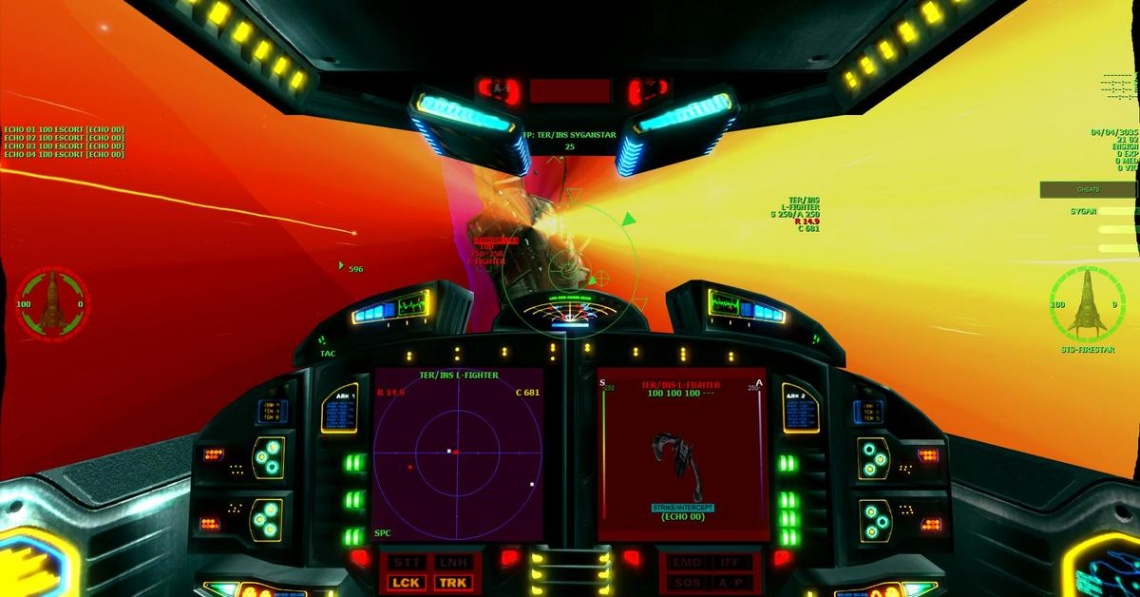Image resolution: width=1140 pixels, height=597 pixels.
Task: Click the lit TRK tracking button
Action: pos(452,582)
